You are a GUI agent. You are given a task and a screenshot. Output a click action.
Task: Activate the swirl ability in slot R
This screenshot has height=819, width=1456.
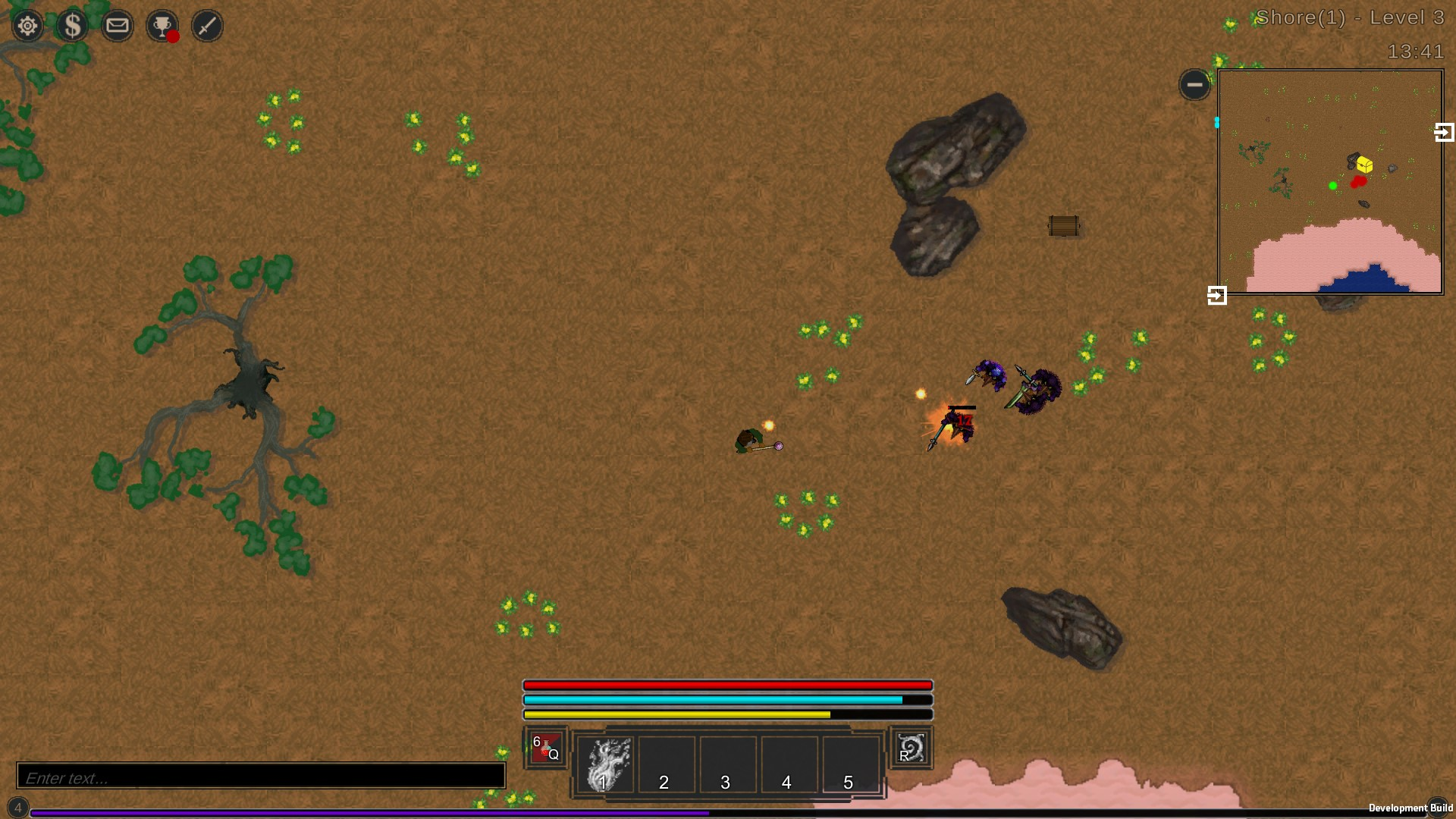tap(910, 748)
